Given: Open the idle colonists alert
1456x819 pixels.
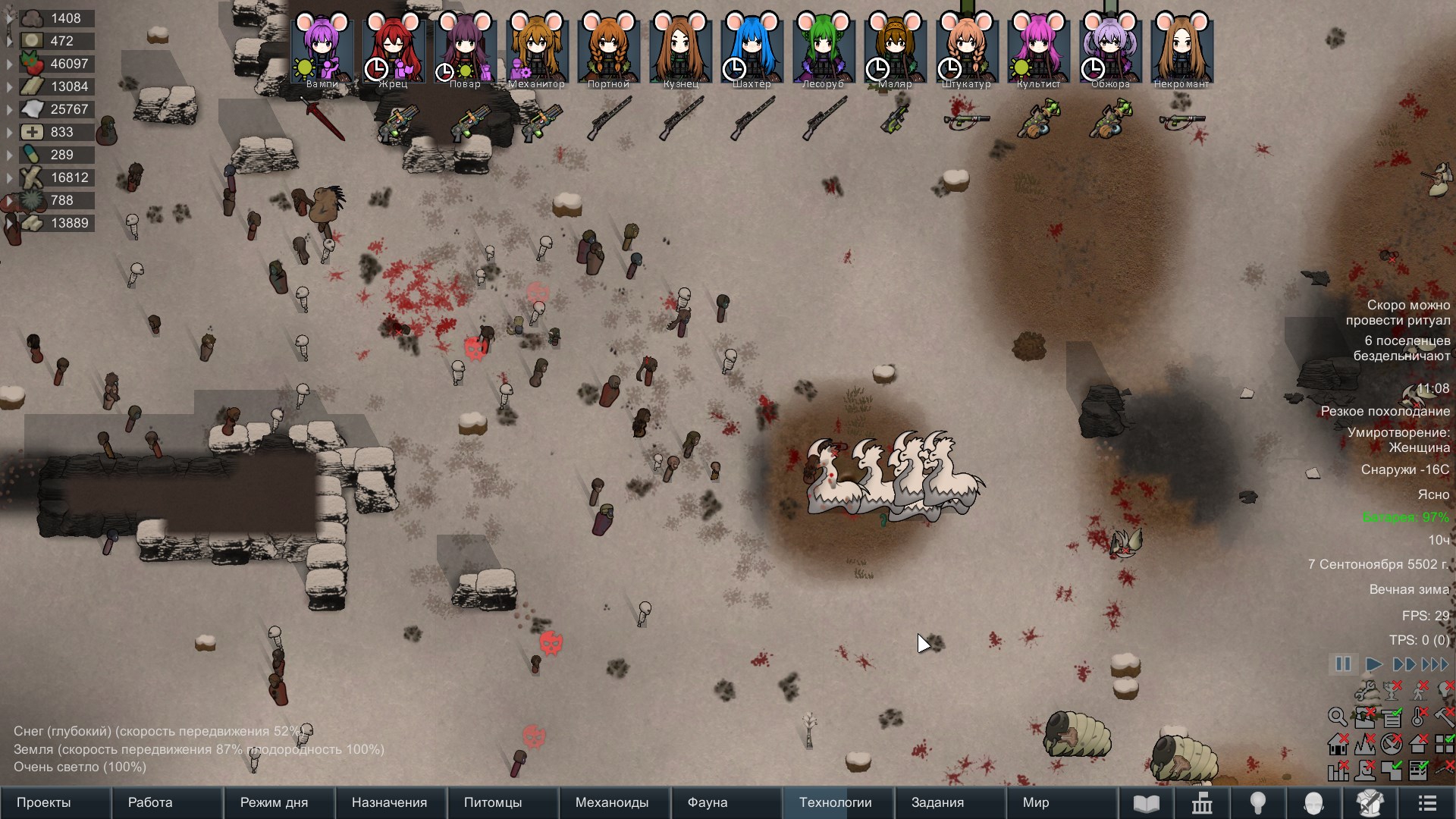Looking at the screenshot, I should point(1401,348).
